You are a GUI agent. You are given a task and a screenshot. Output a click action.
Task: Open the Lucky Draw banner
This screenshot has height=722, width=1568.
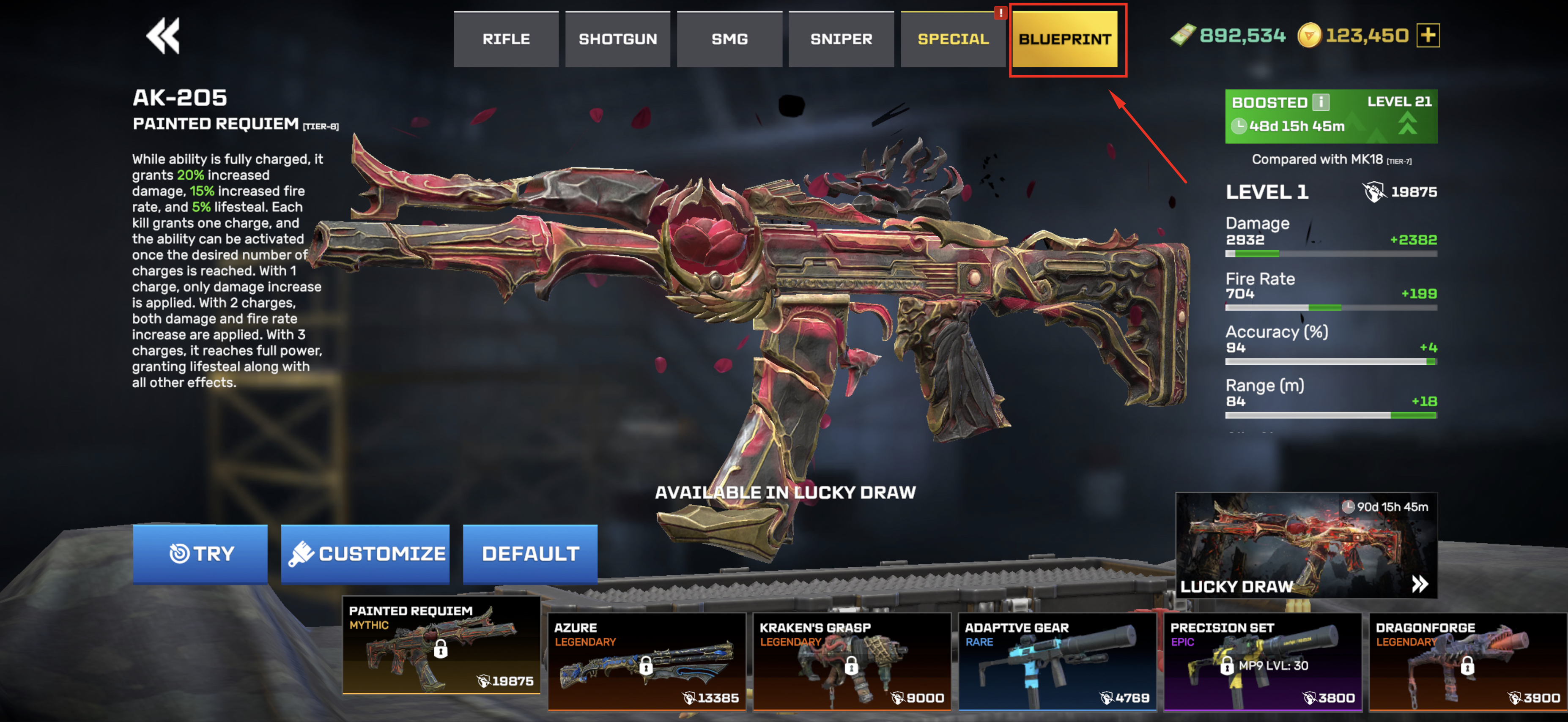click(1306, 545)
